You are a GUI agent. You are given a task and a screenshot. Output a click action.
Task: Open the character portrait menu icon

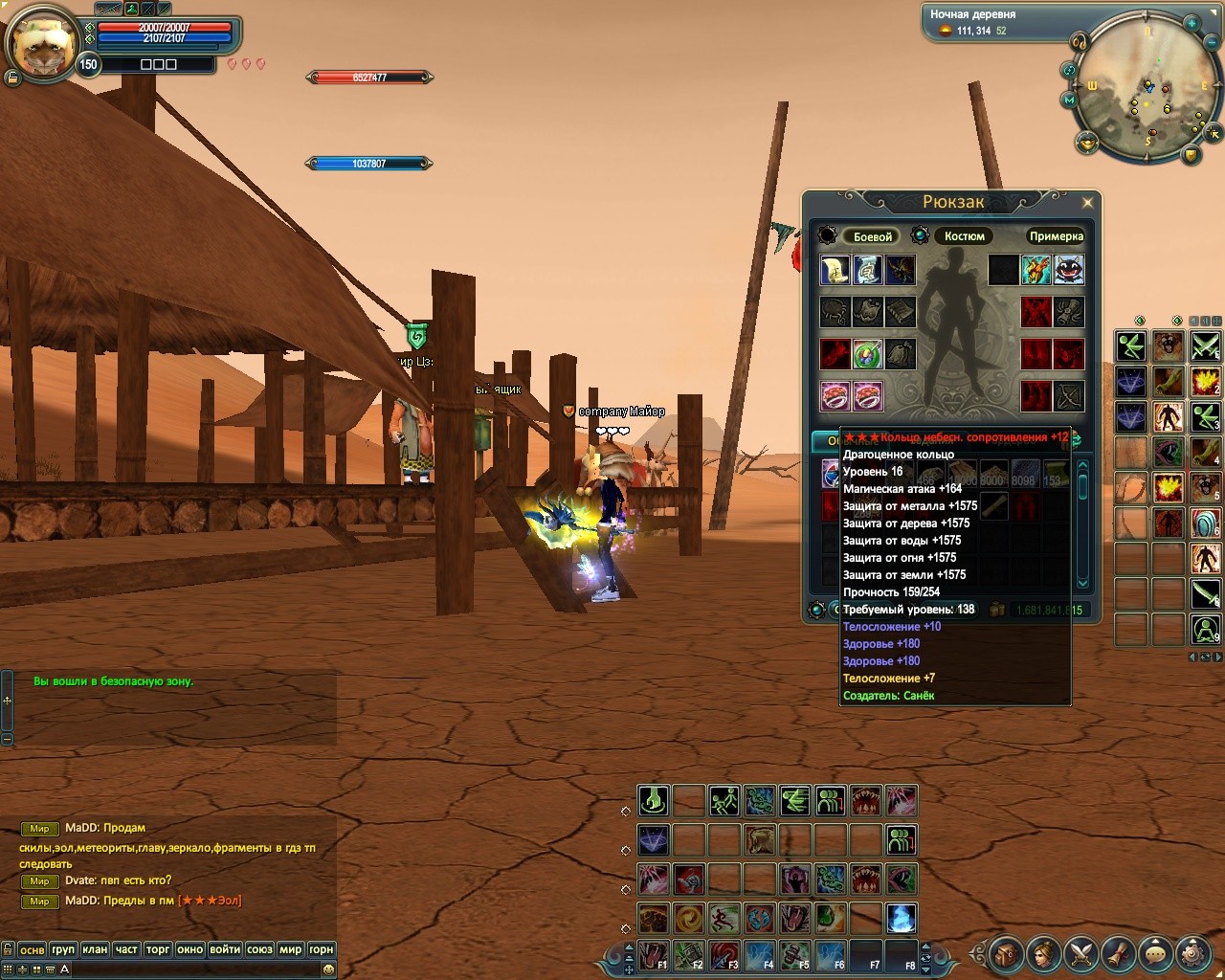(1043, 953)
